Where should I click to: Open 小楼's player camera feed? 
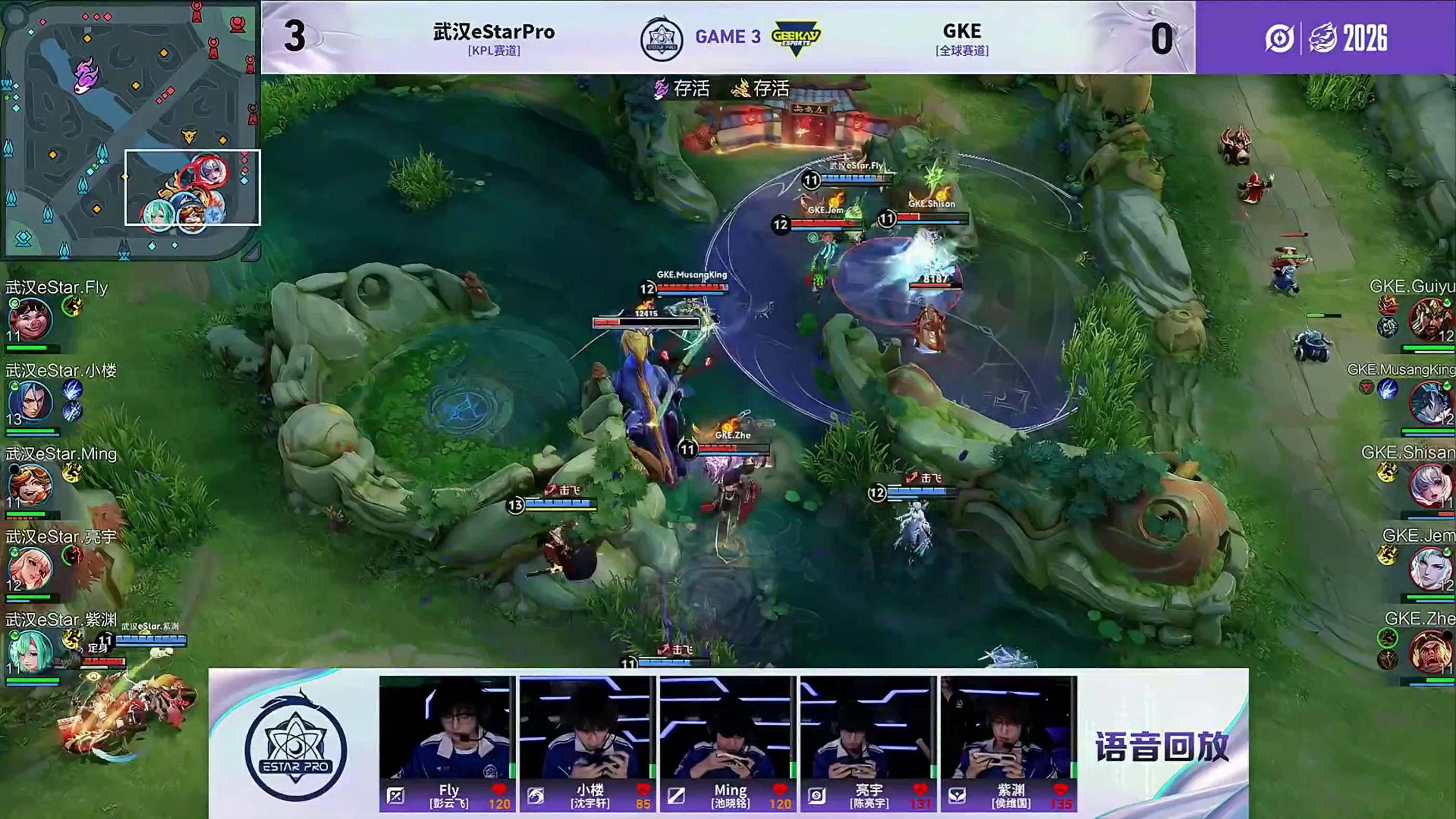click(x=586, y=728)
